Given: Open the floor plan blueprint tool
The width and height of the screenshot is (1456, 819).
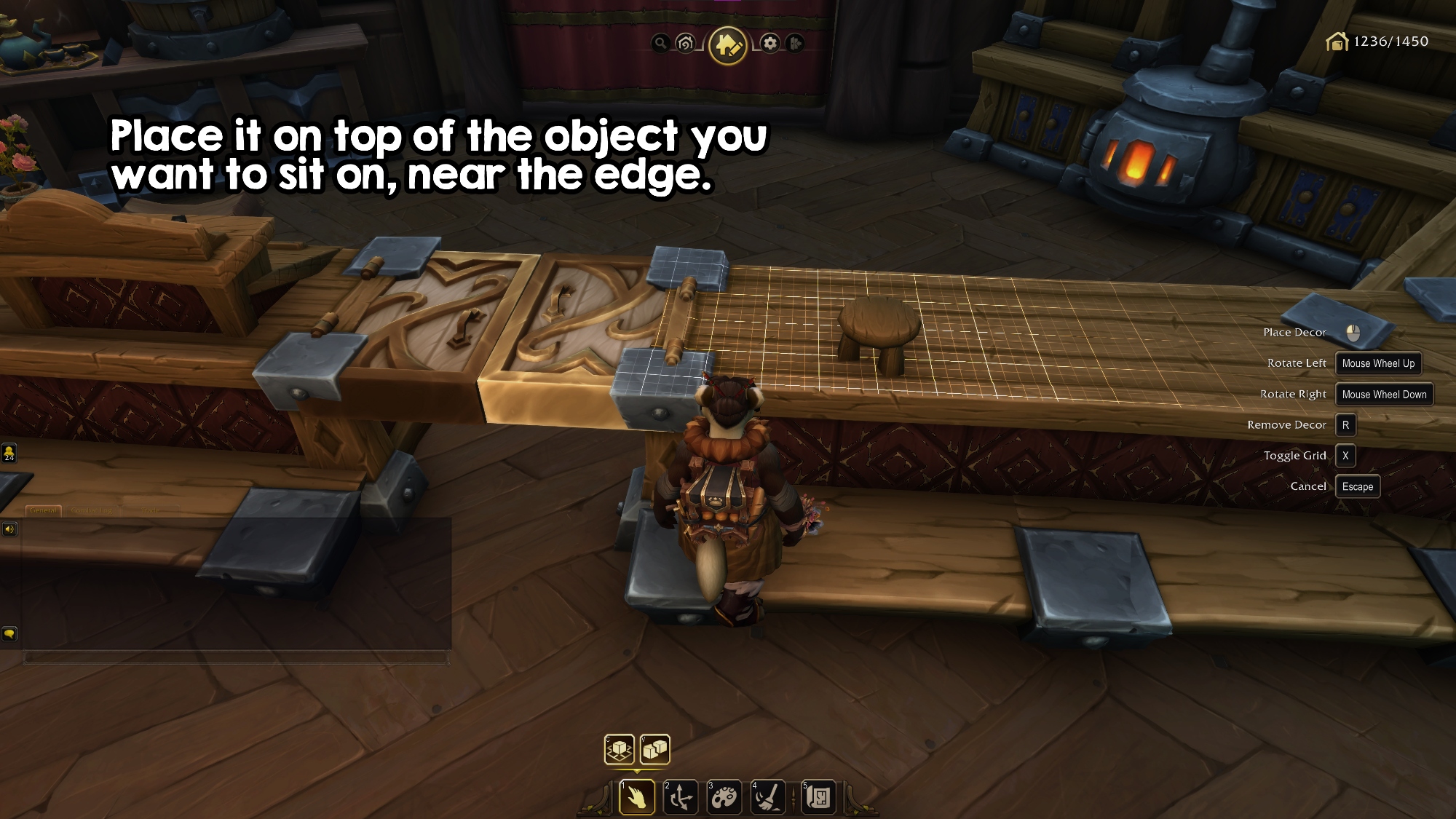Looking at the screenshot, I should 818,798.
